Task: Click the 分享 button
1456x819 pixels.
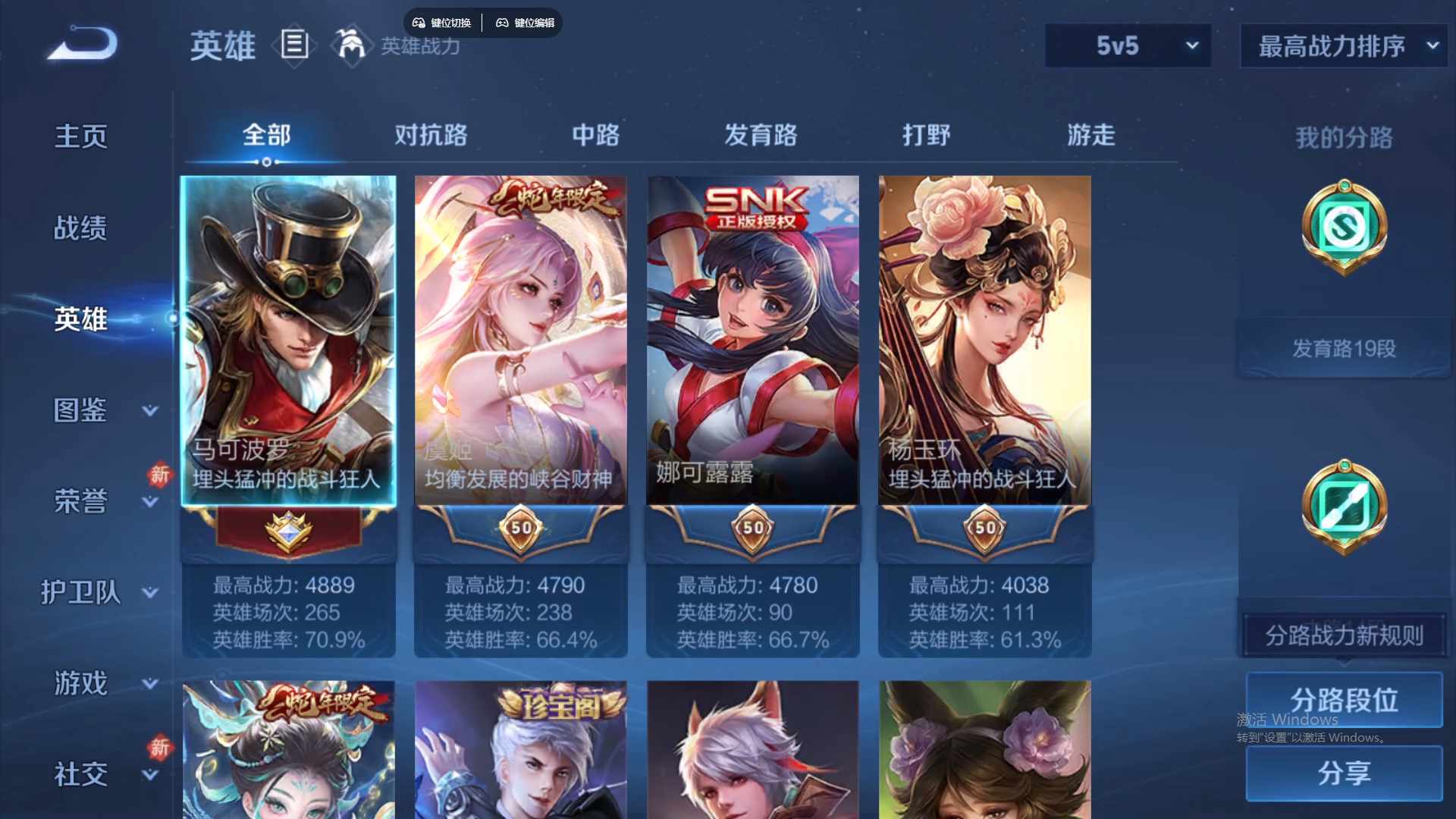Action: point(1345,774)
